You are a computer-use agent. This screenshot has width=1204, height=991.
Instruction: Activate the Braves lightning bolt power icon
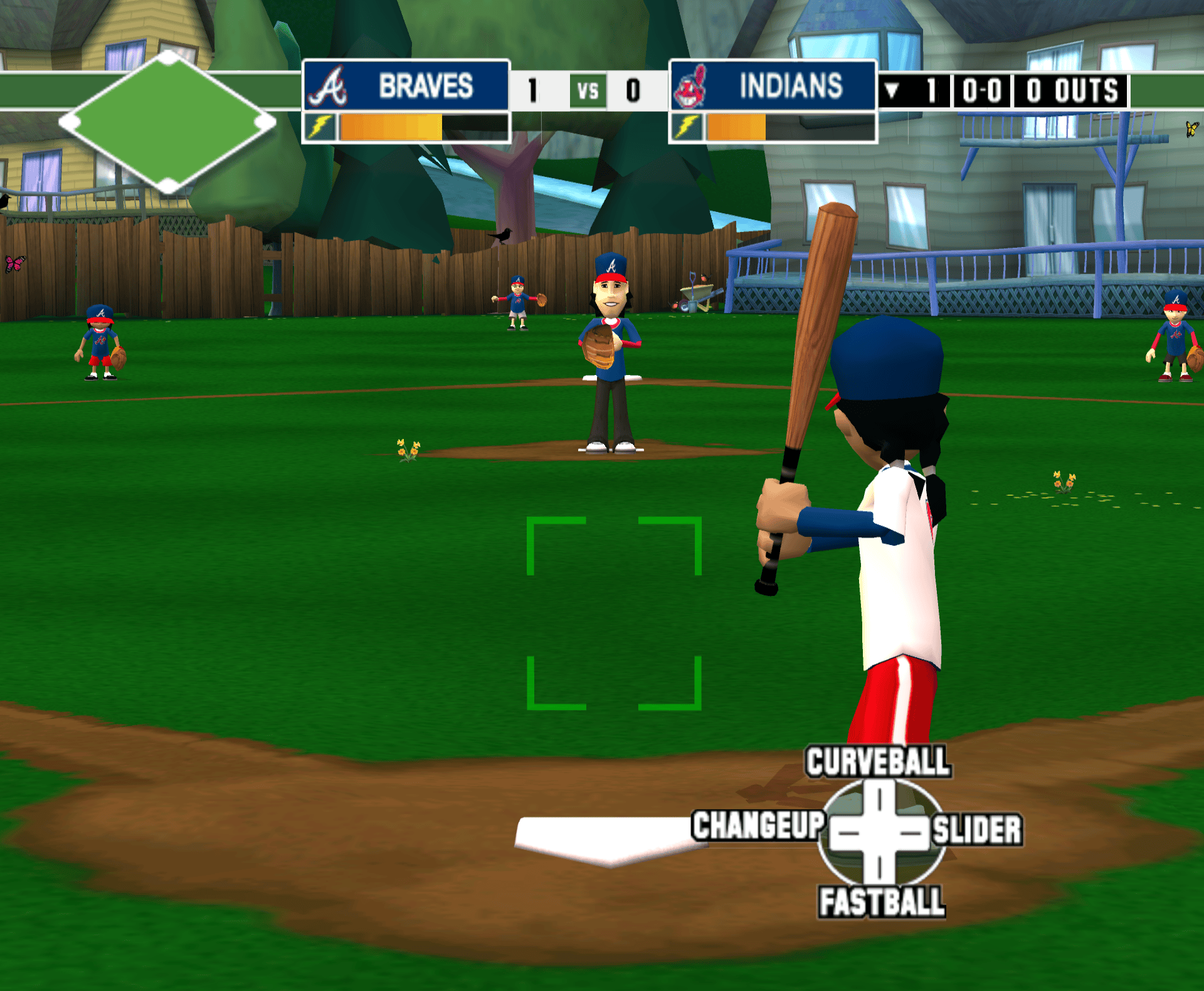(x=320, y=127)
